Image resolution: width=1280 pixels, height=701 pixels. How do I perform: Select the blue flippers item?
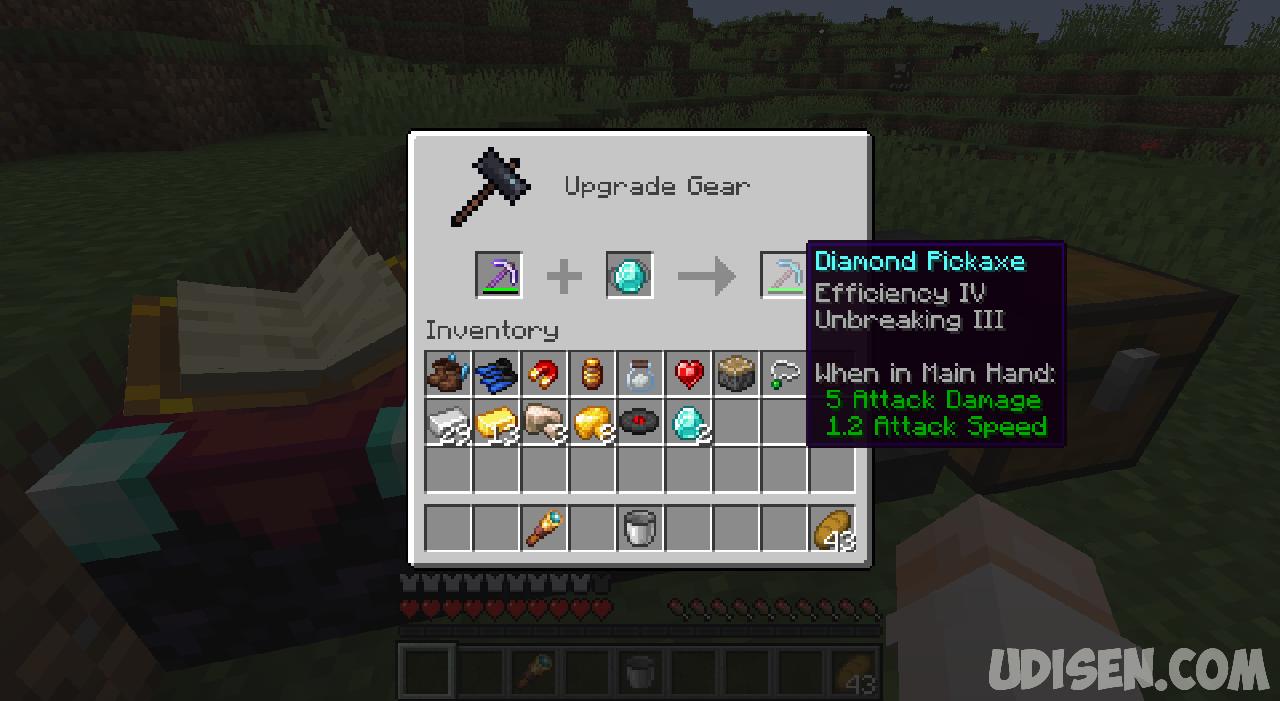coord(496,374)
